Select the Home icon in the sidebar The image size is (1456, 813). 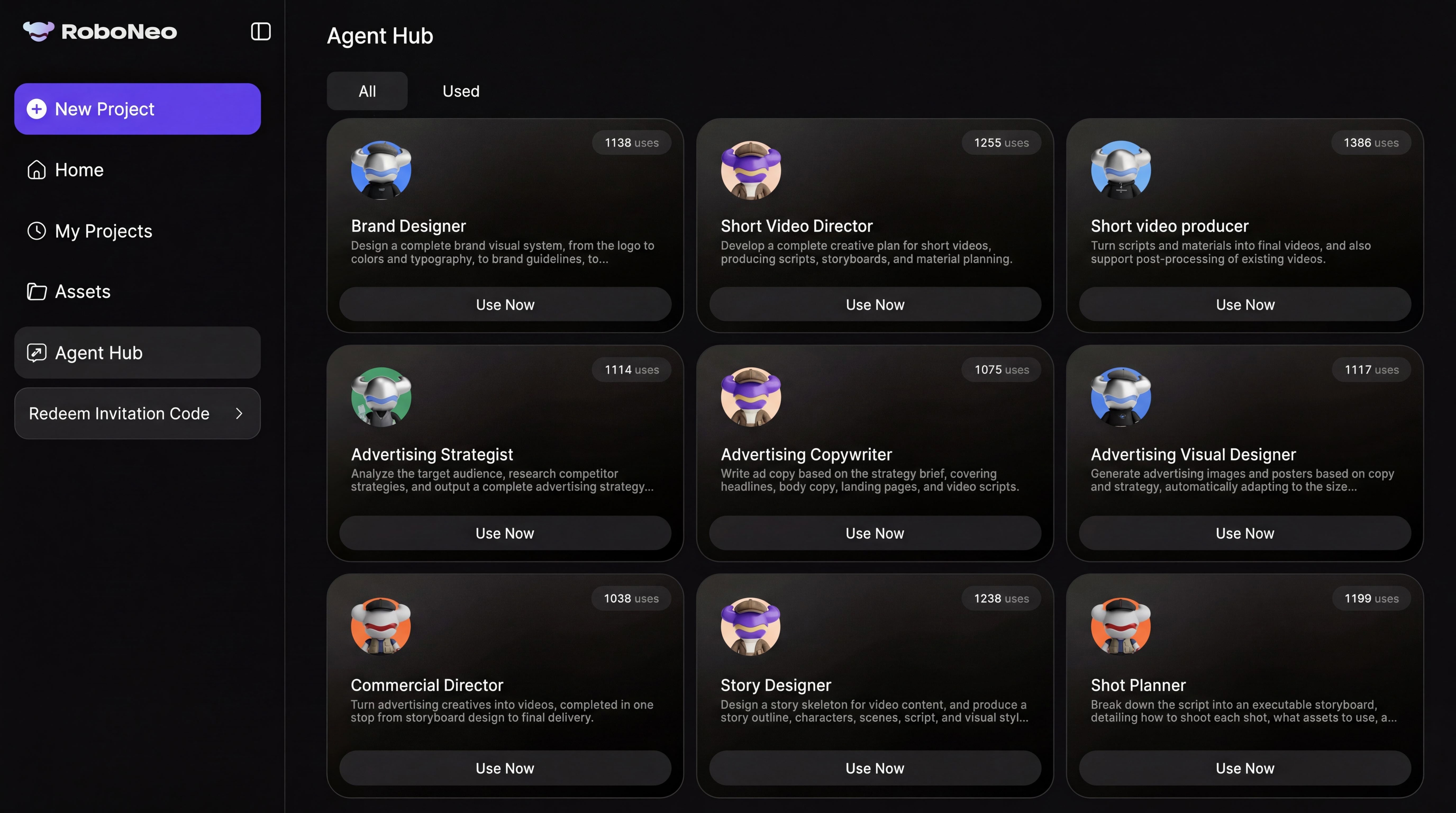pyautogui.click(x=36, y=170)
